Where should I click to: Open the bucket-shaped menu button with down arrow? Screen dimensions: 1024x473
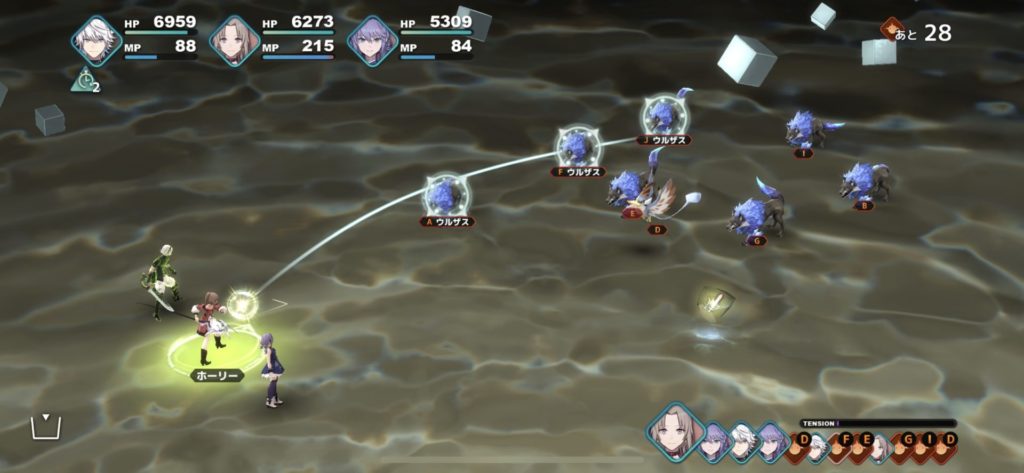(45, 426)
